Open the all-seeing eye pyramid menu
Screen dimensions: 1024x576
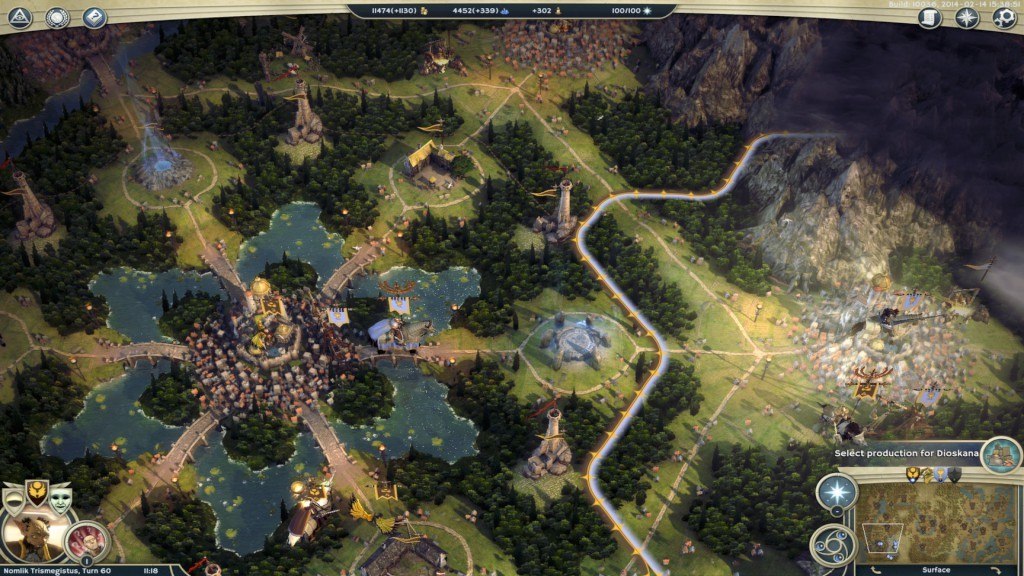[x=21, y=17]
